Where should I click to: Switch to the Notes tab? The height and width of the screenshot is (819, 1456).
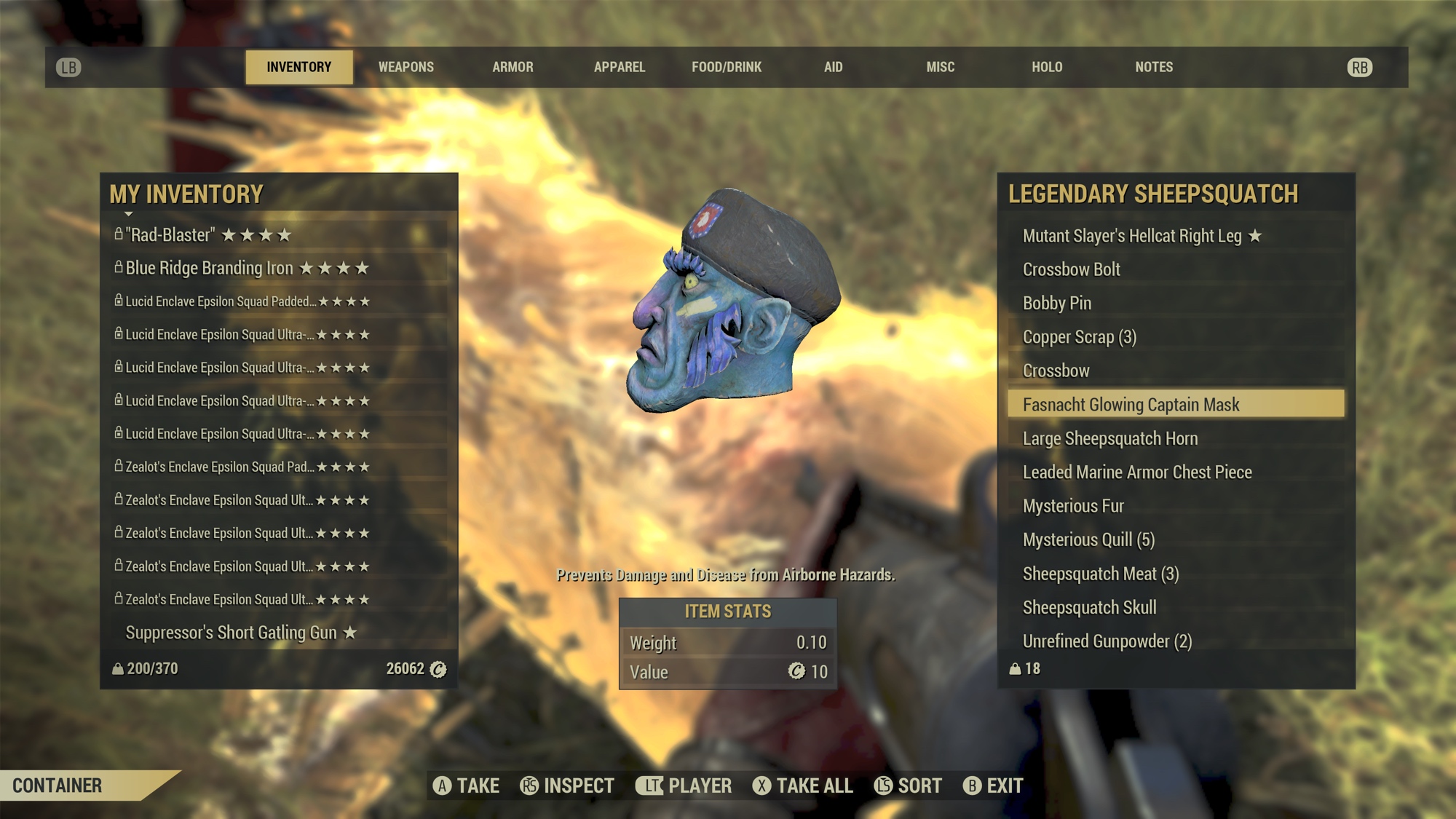pos(1153,67)
